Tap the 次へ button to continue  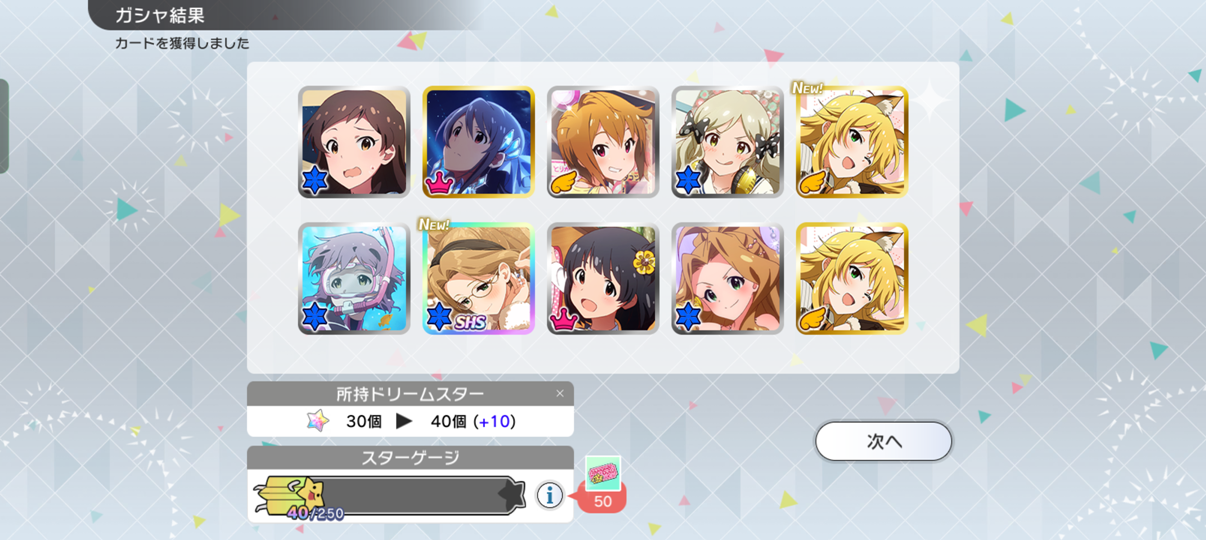pyautogui.click(x=883, y=441)
